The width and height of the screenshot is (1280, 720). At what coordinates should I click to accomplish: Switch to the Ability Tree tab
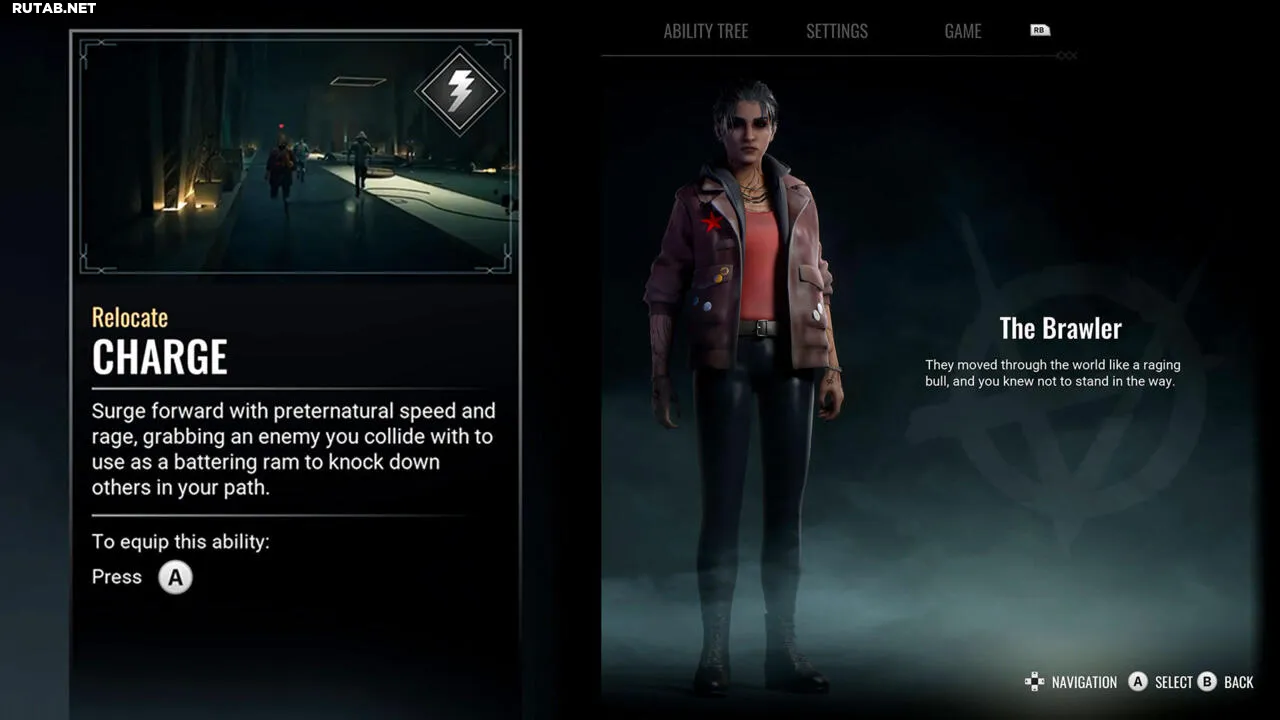pyautogui.click(x=705, y=31)
